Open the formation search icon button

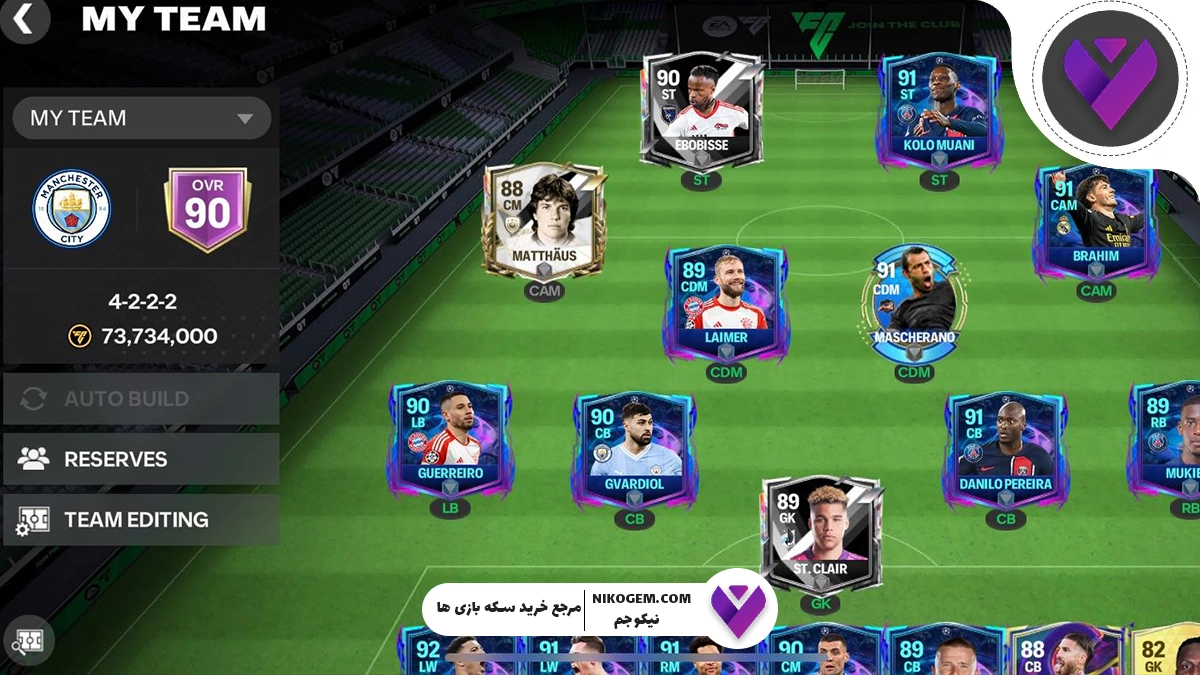28,640
